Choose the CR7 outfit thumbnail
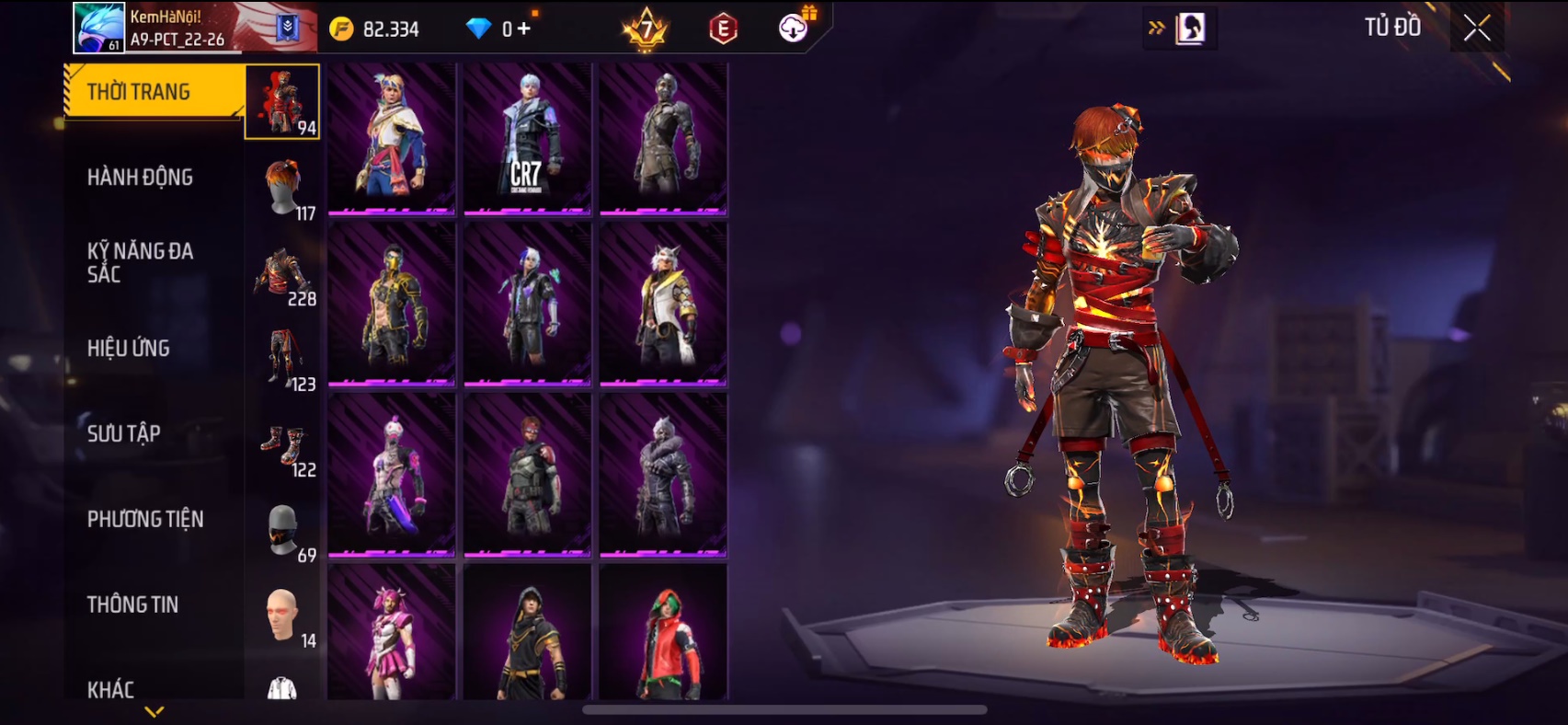This screenshot has width=1568, height=725. point(527,139)
